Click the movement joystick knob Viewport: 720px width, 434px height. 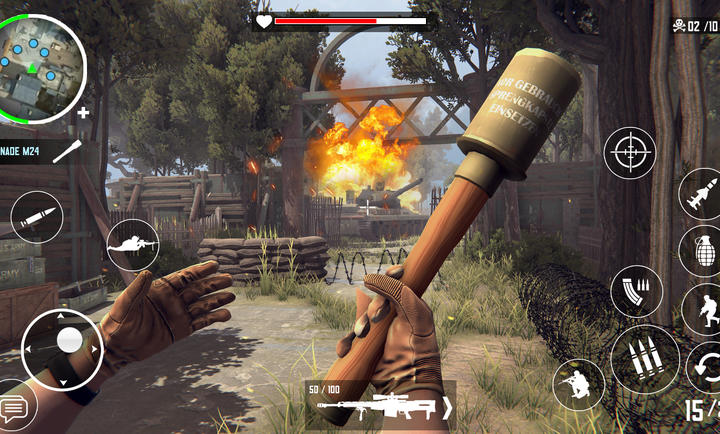tap(69, 341)
